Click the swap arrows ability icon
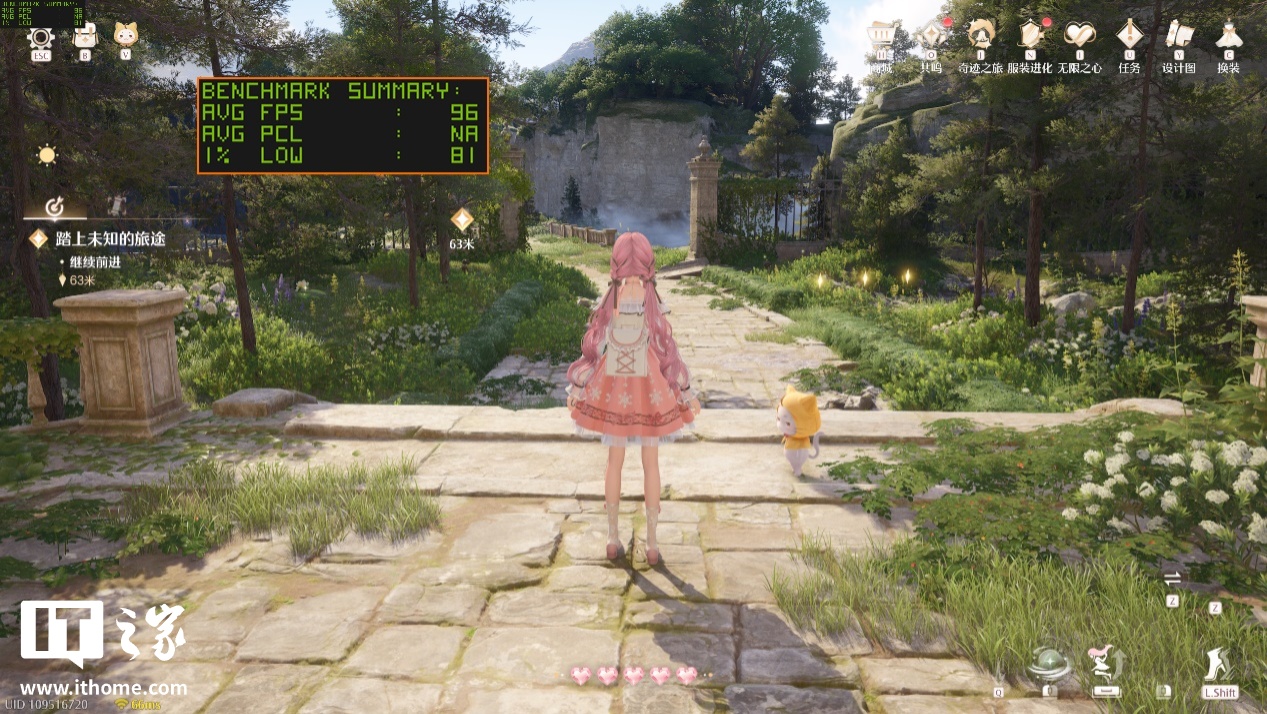Image resolution: width=1267 pixels, height=714 pixels. pos(1173,578)
